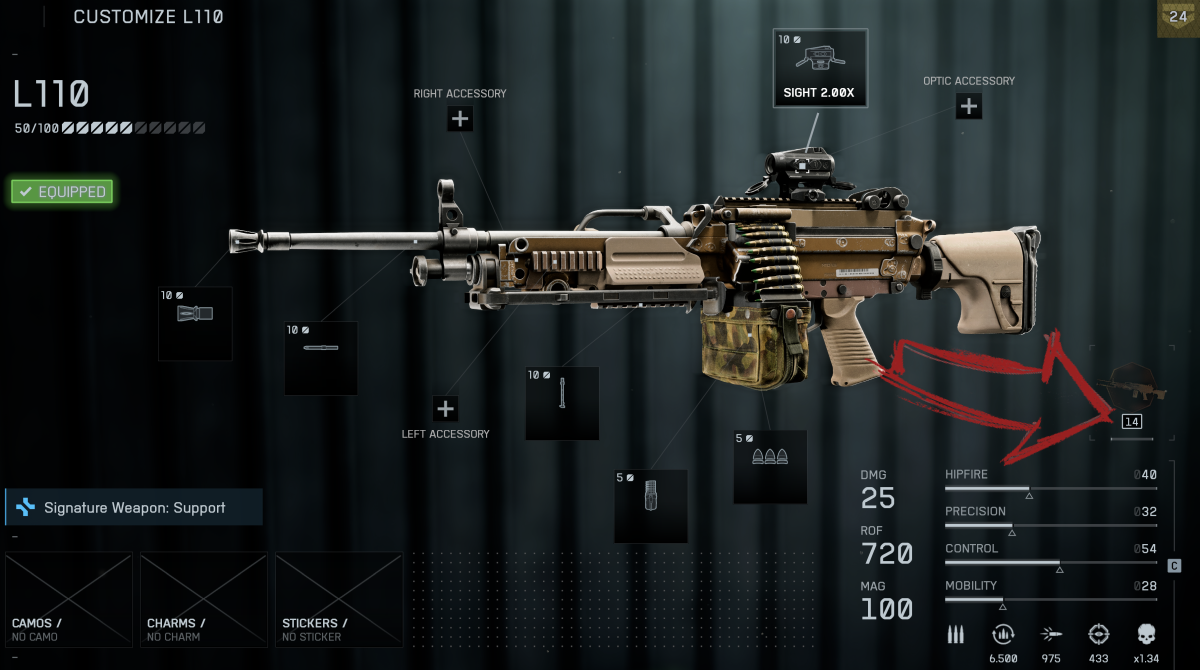Add a left accessory attachment
This screenshot has width=1200, height=670.
click(446, 408)
